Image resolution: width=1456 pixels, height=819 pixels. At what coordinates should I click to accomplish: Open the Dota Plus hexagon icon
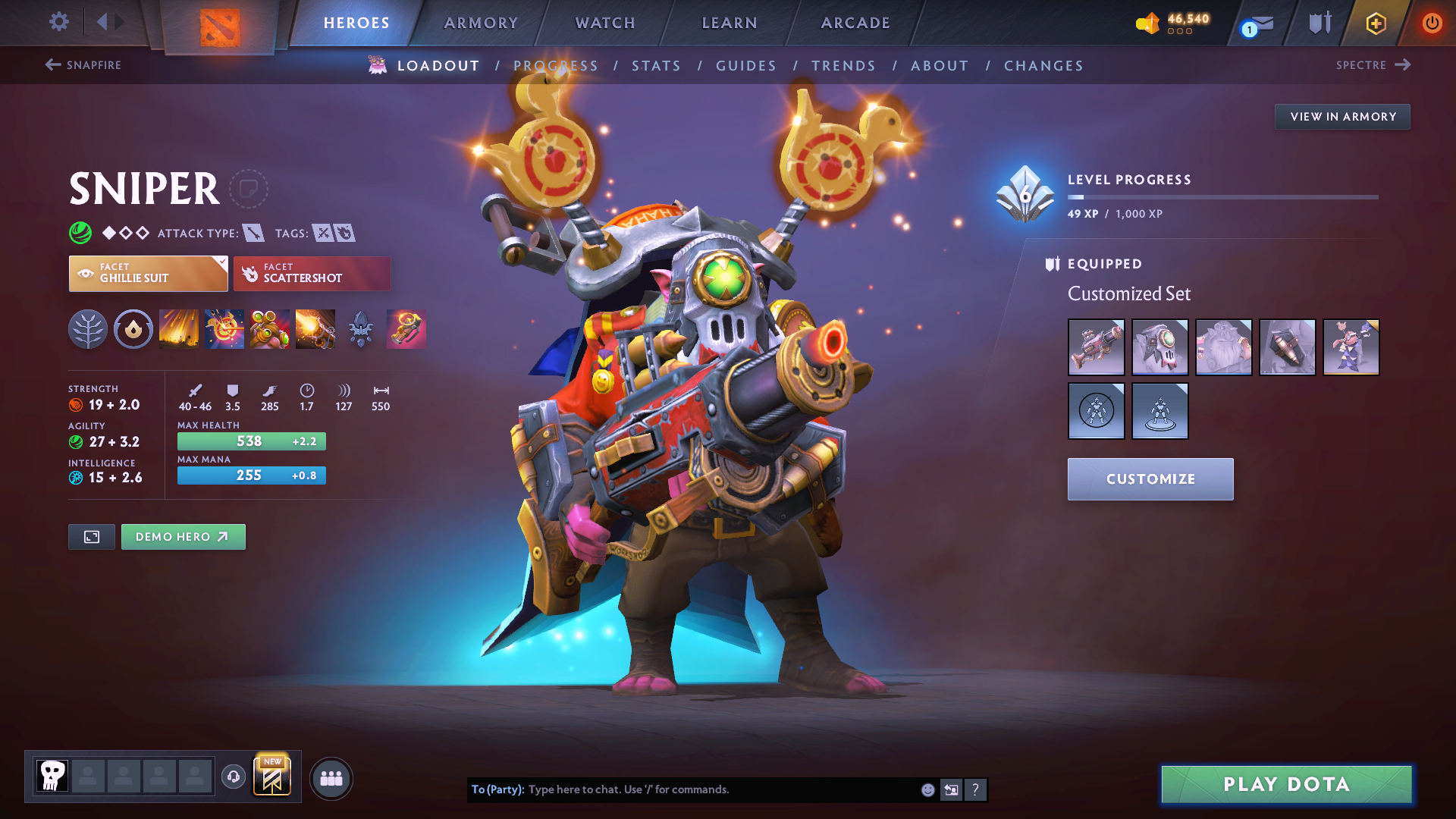point(1375,23)
